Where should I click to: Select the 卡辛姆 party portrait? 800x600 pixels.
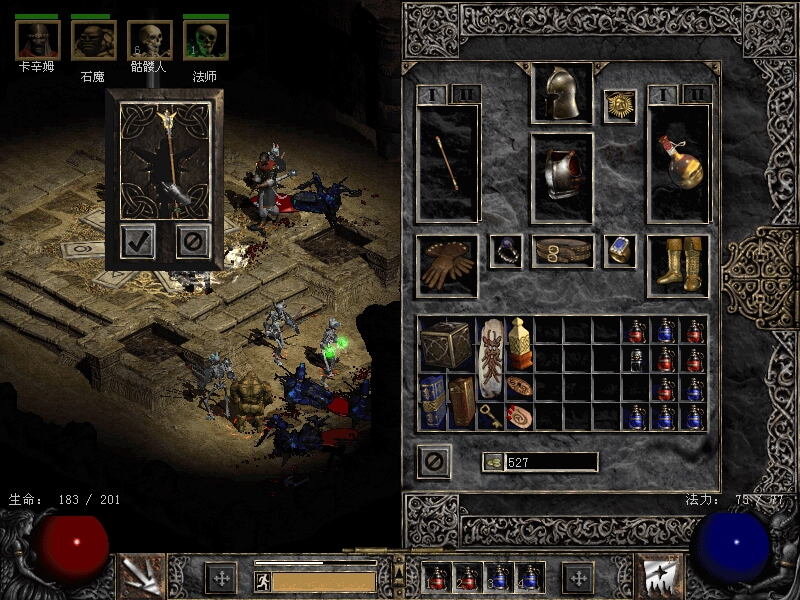click(x=37, y=40)
